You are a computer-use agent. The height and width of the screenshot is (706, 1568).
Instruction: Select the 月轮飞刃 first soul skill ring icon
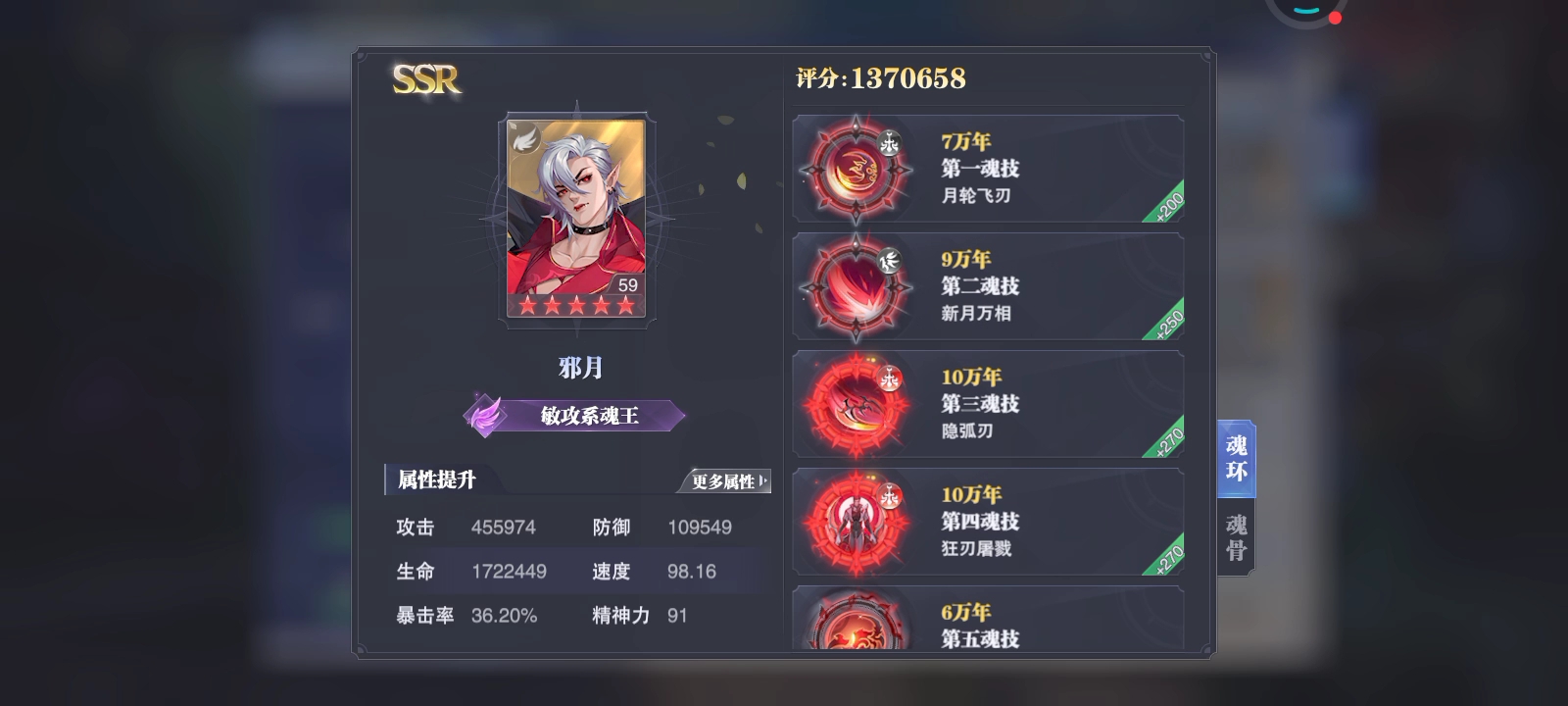point(855,168)
